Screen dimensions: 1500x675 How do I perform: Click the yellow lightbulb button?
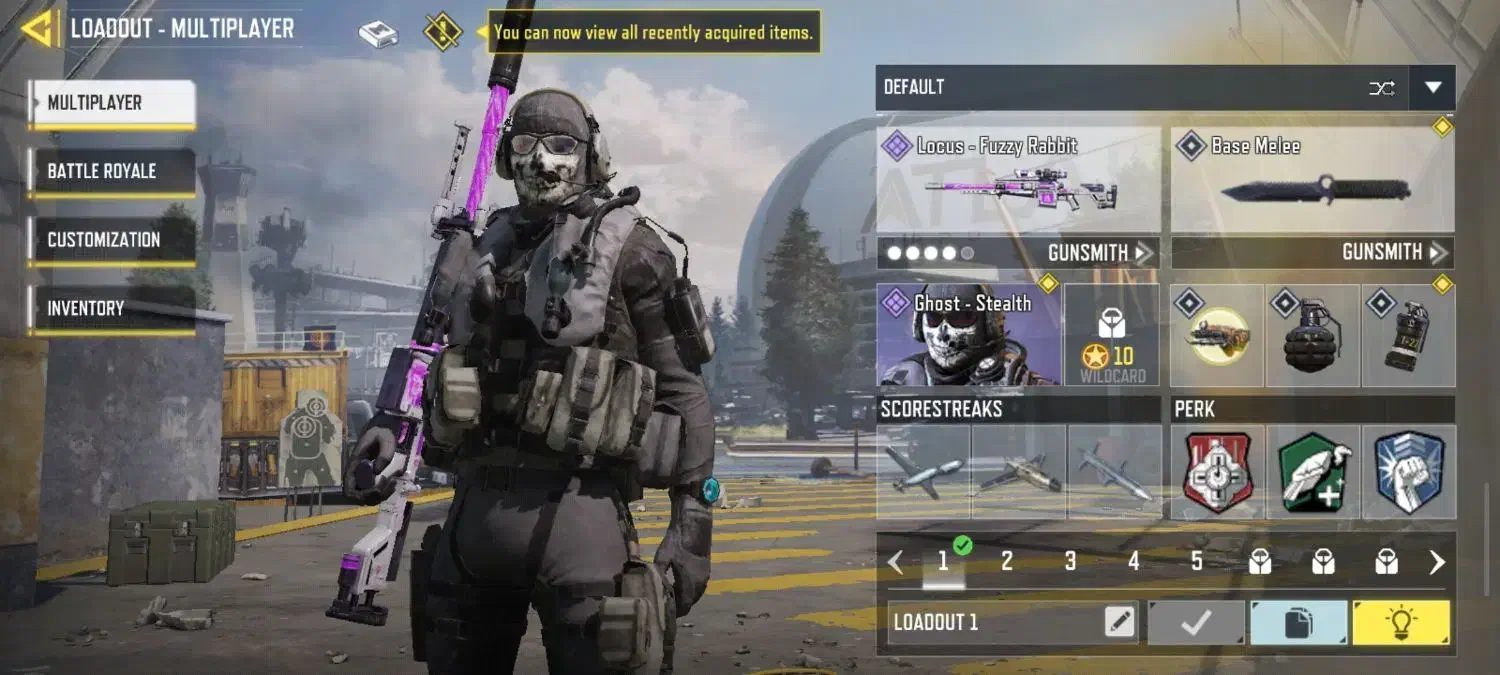[1400, 623]
